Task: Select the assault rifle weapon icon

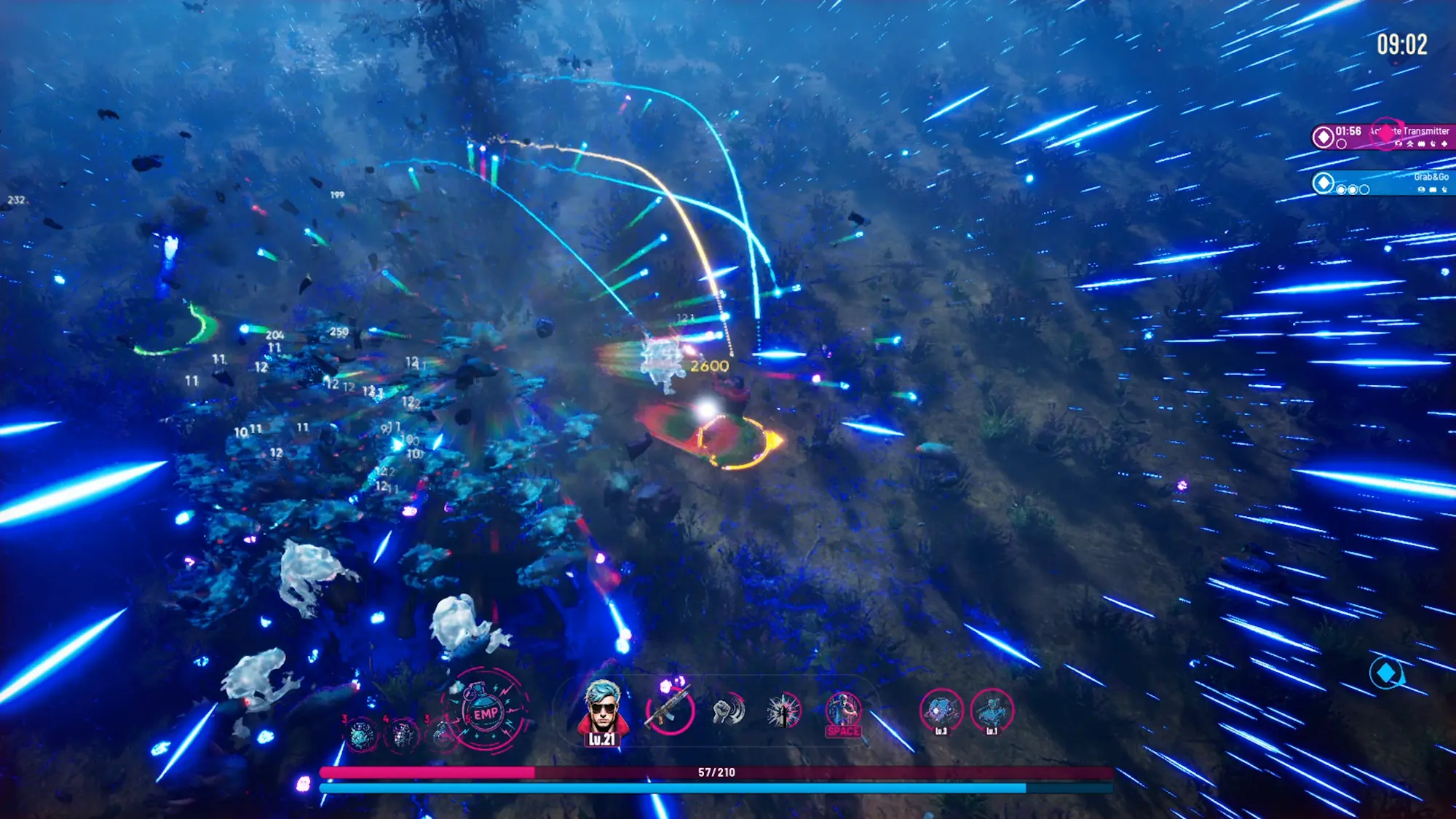Action: pos(669,711)
